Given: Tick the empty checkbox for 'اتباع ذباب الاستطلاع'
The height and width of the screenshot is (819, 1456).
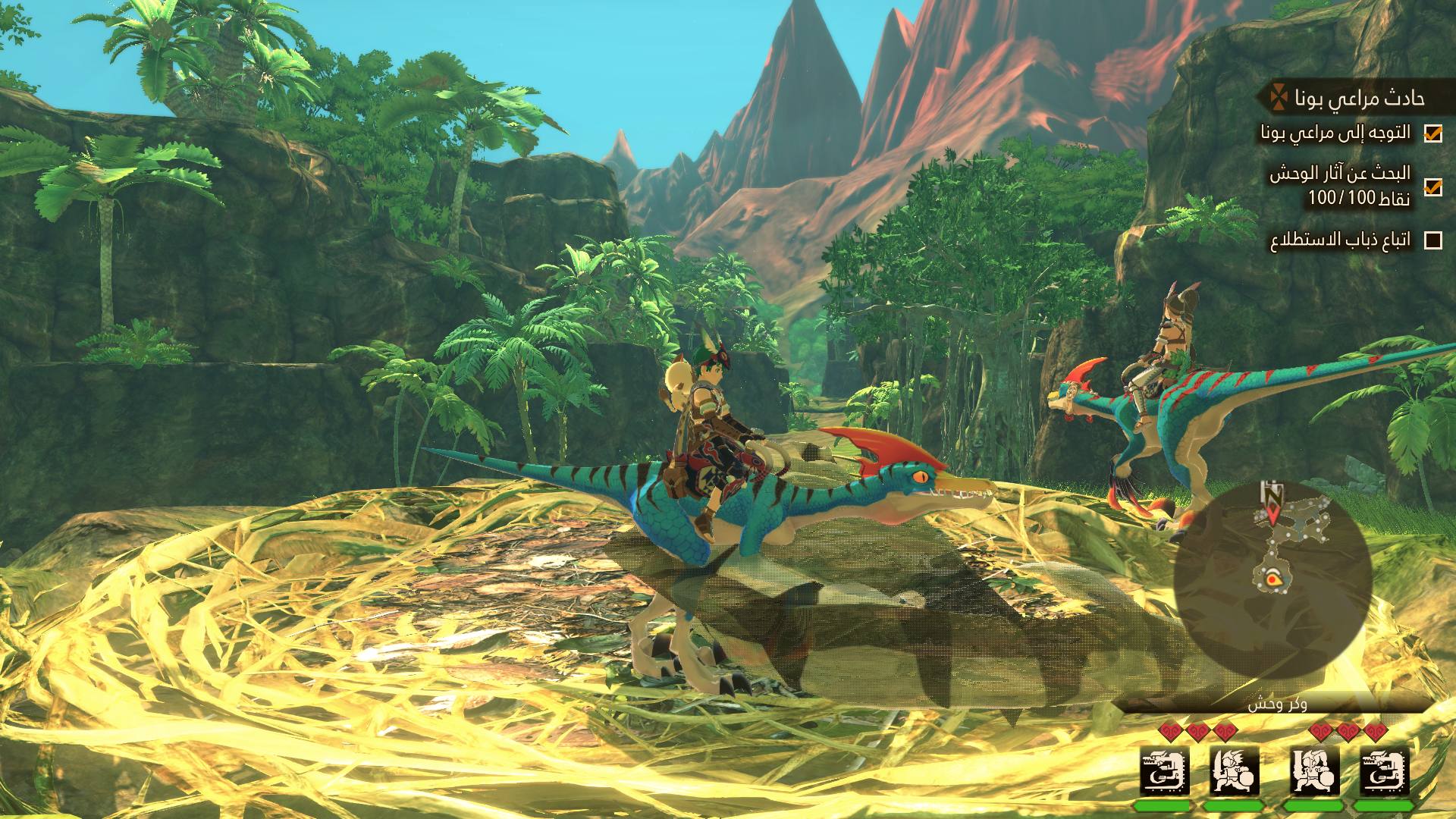Looking at the screenshot, I should click(1432, 240).
